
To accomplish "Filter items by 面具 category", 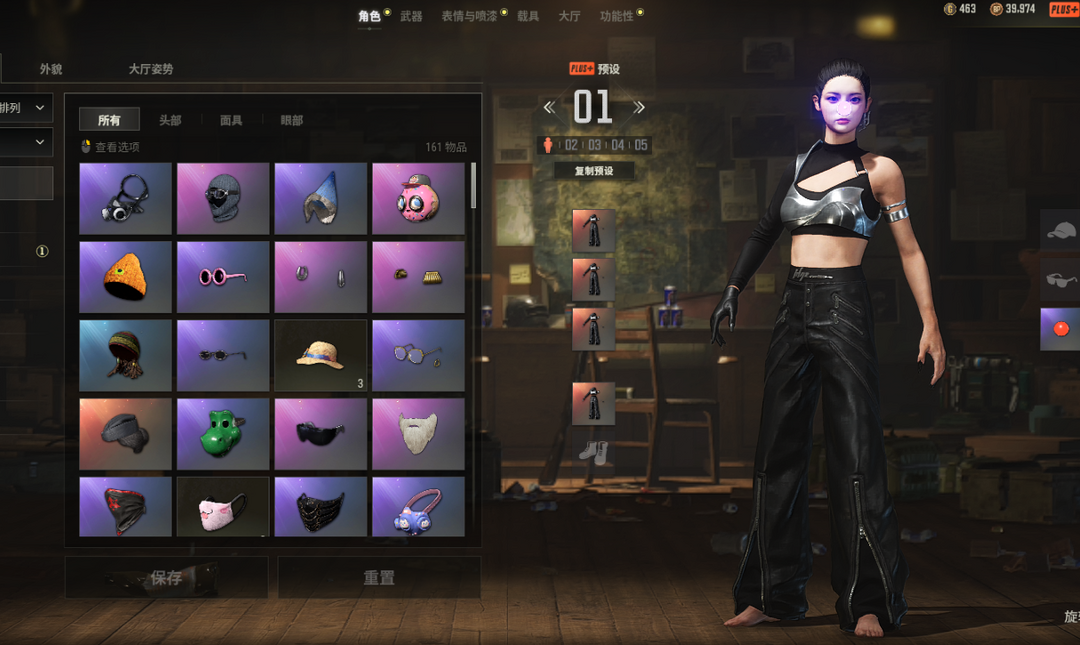I will point(231,120).
